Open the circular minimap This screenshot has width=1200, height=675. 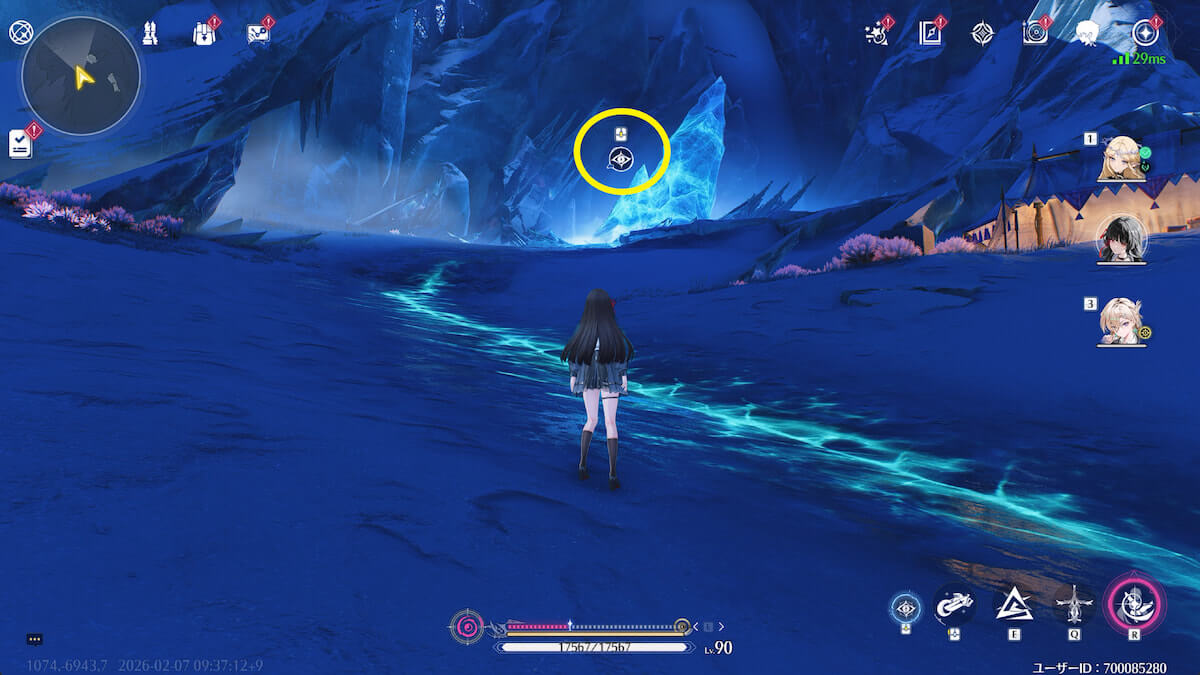(x=81, y=75)
